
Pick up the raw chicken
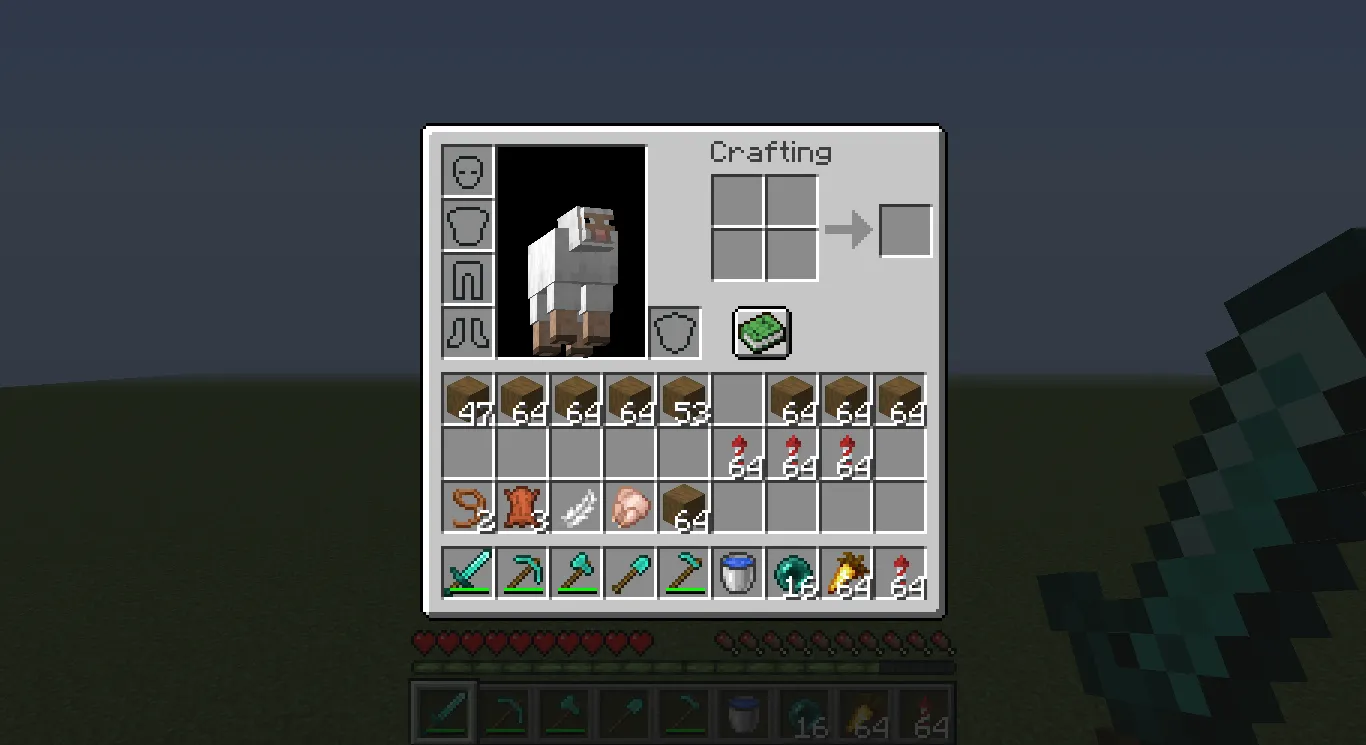pyautogui.click(x=628, y=508)
